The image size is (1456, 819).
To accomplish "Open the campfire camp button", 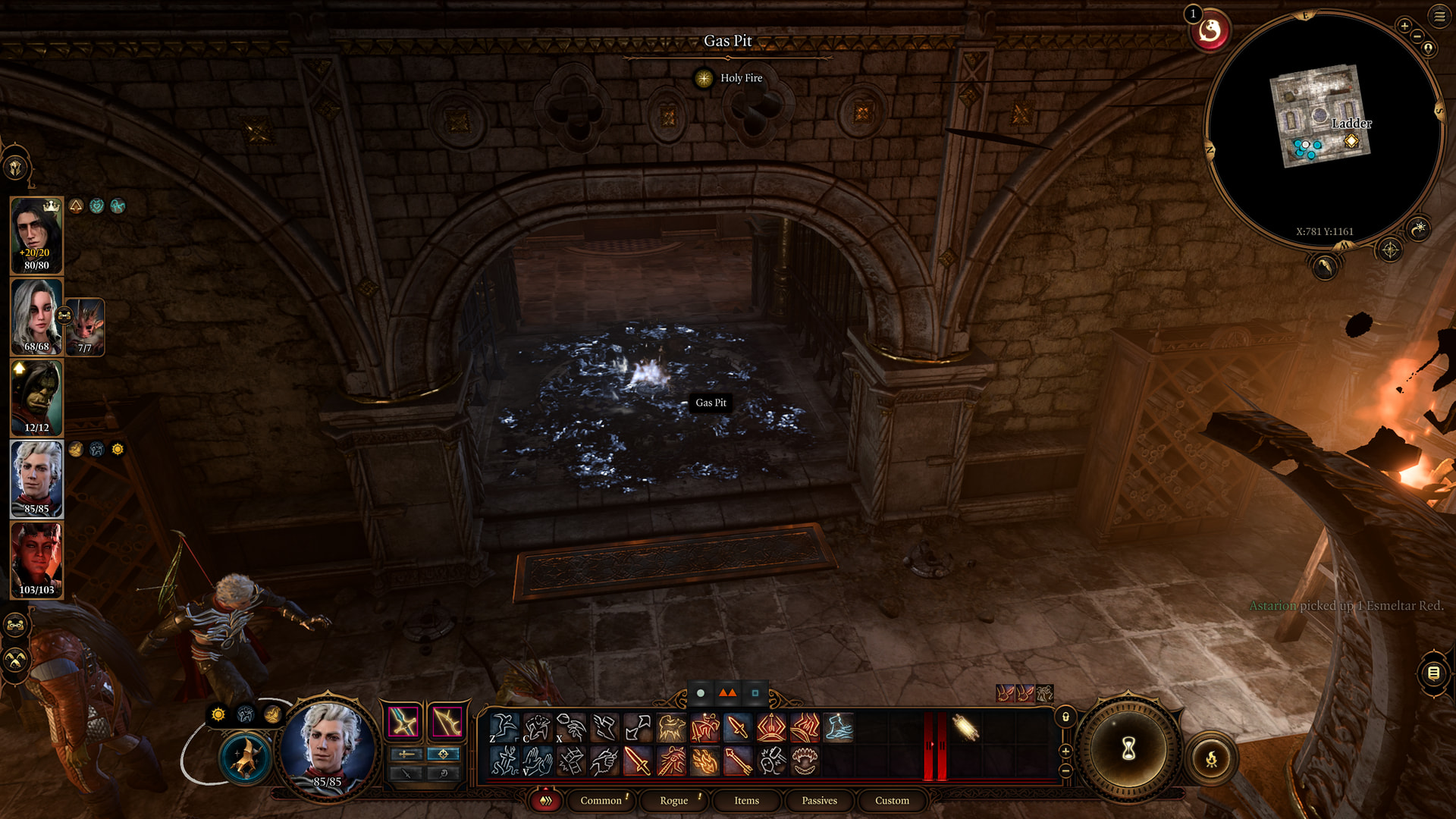I will 1211,758.
